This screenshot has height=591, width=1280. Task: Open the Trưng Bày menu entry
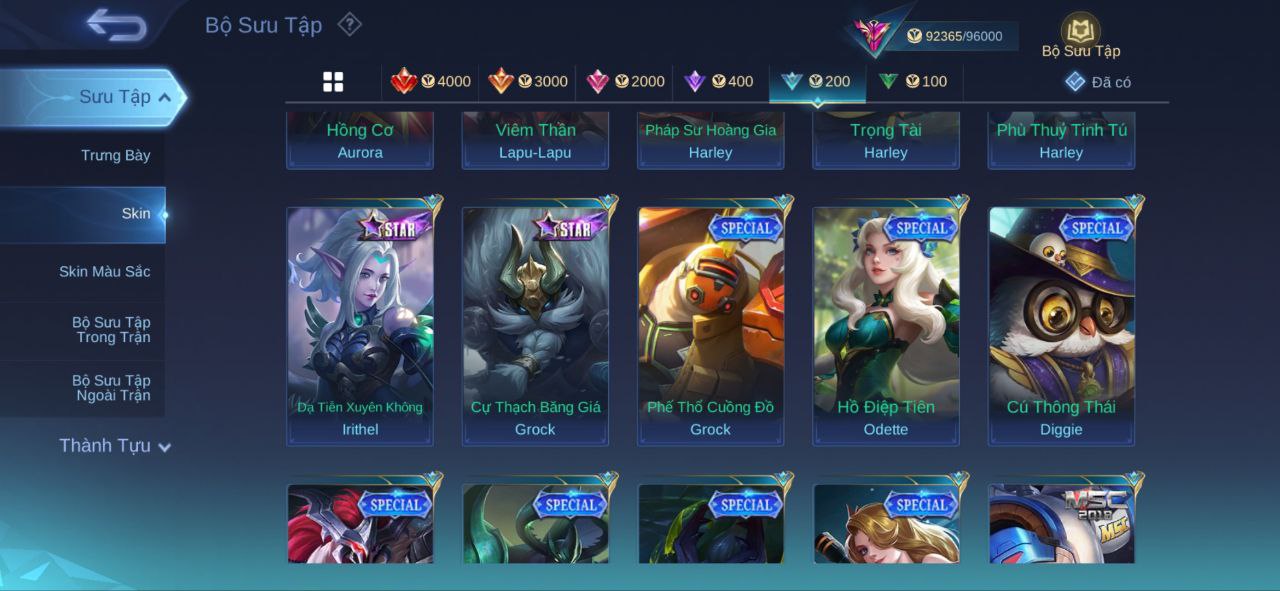(x=115, y=155)
